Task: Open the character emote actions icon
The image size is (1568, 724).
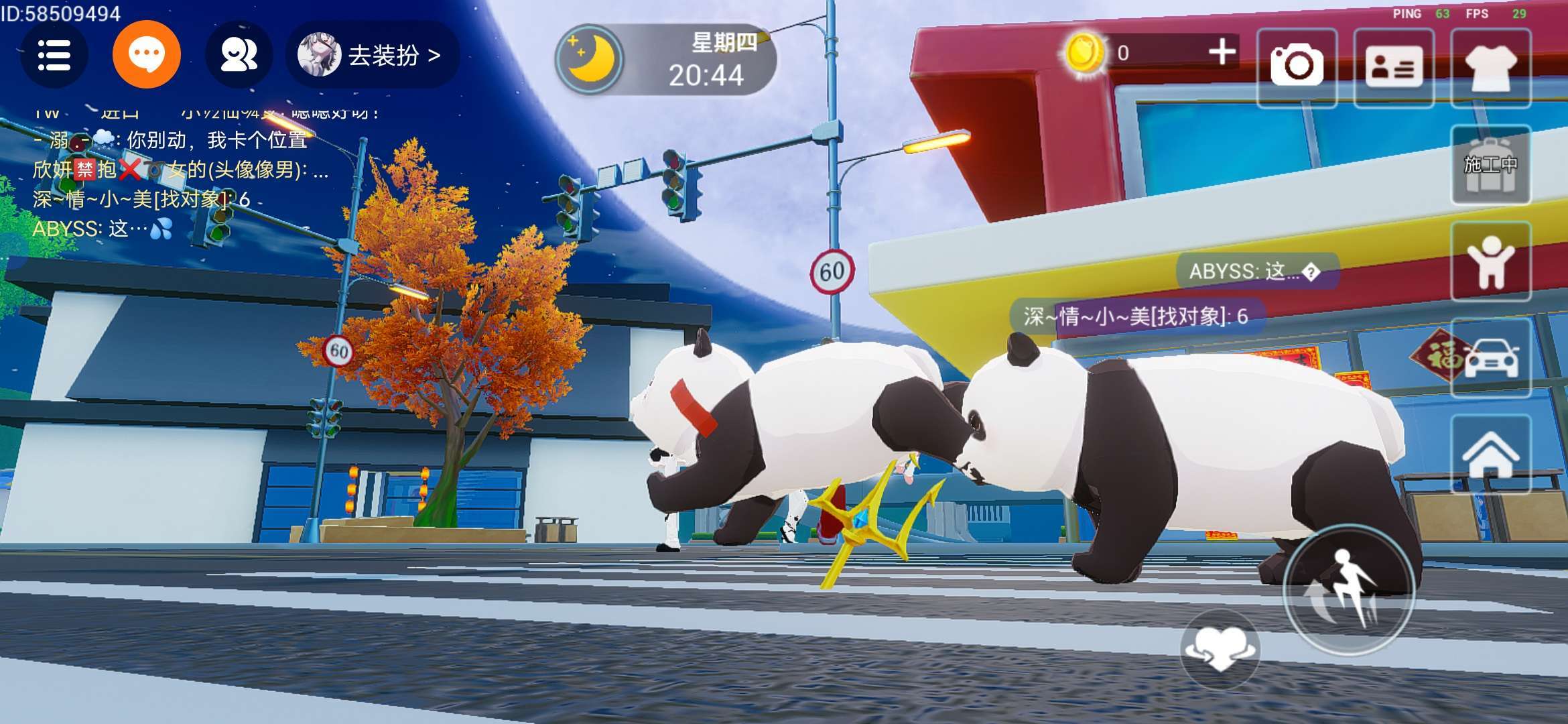Action: [x=1490, y=261]
